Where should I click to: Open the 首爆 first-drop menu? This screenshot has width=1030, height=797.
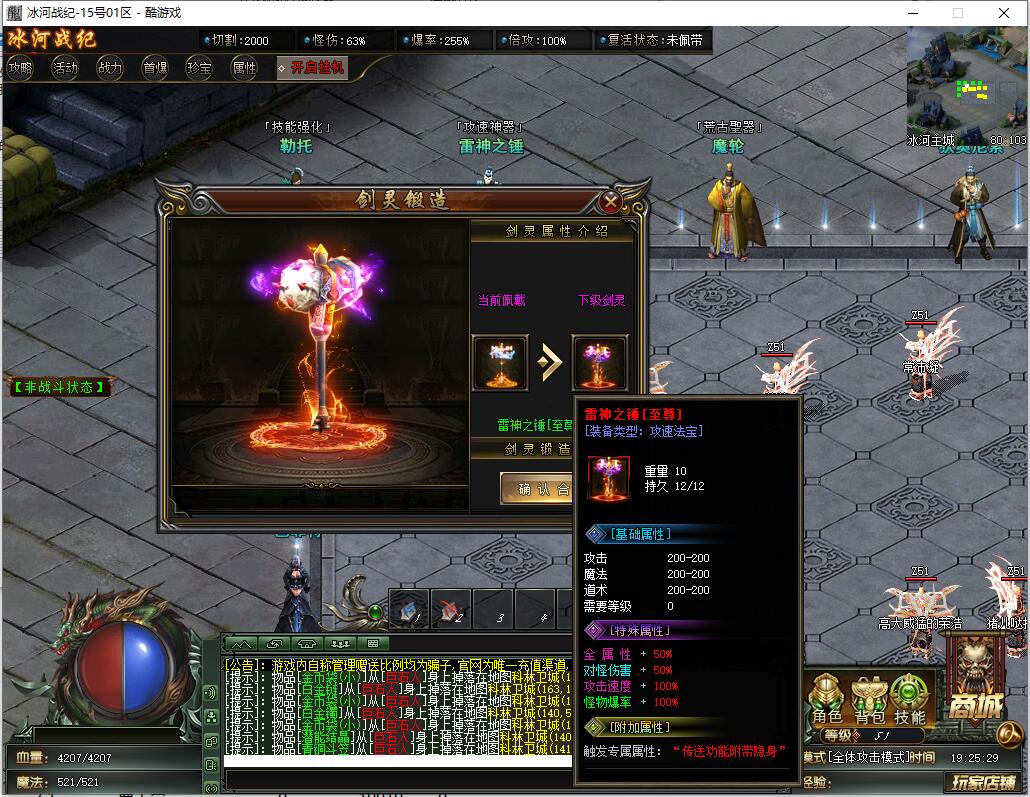(x=155, y=68)
